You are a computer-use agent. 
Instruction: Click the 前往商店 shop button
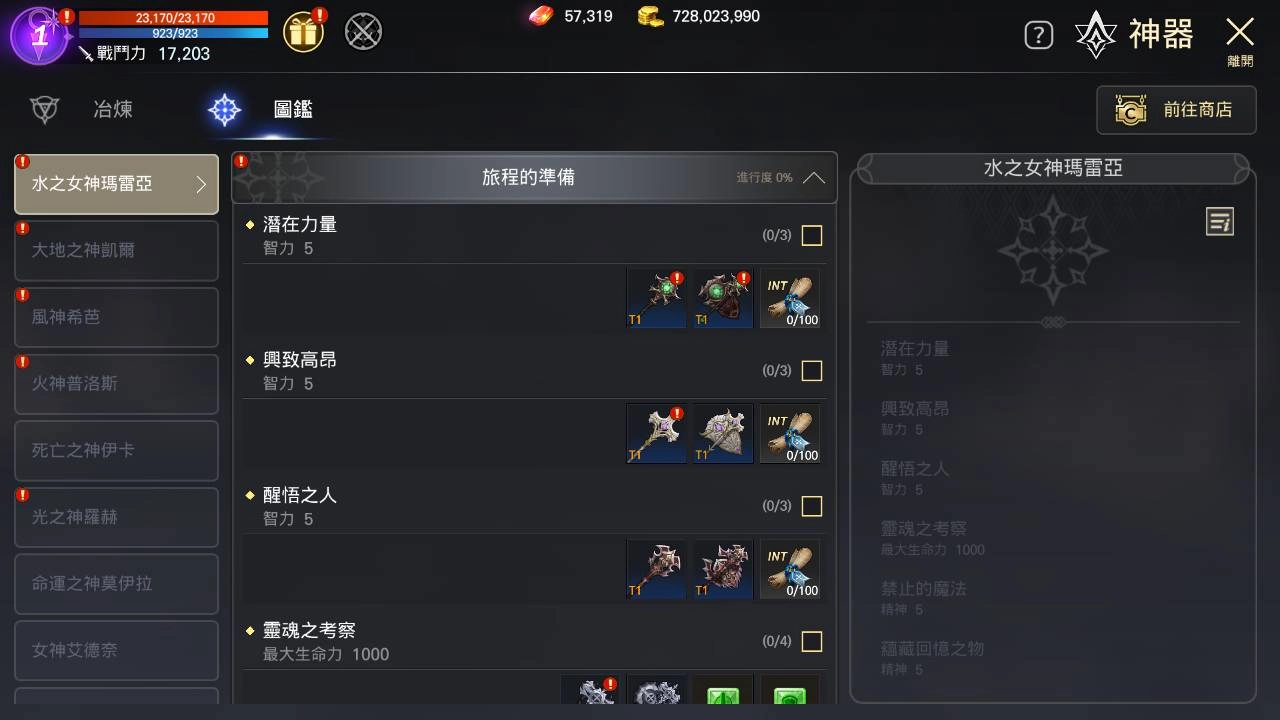1176,110
